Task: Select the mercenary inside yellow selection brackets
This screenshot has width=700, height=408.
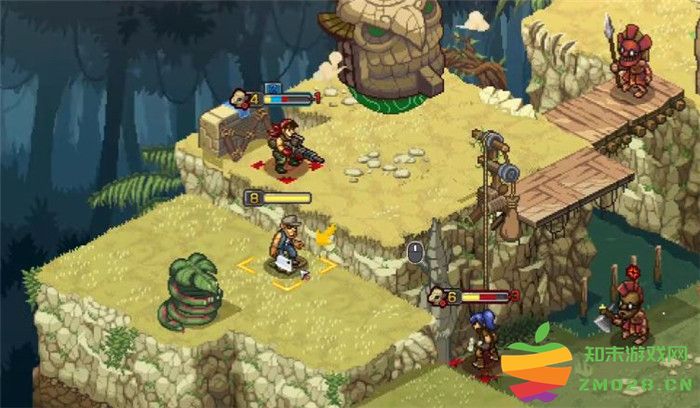Action: [287, 248]
